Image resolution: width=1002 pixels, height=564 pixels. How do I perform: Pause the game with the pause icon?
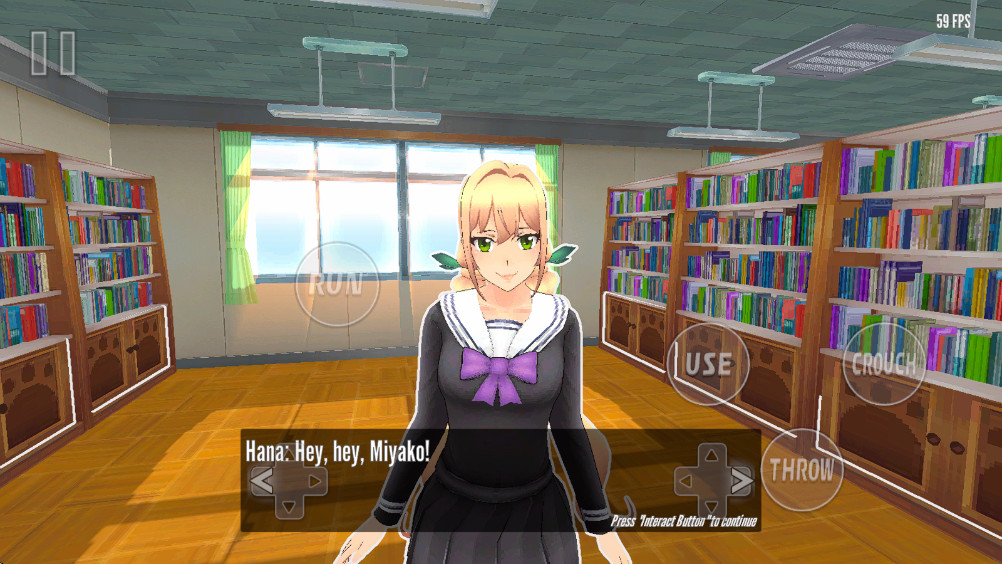[52, 53]
